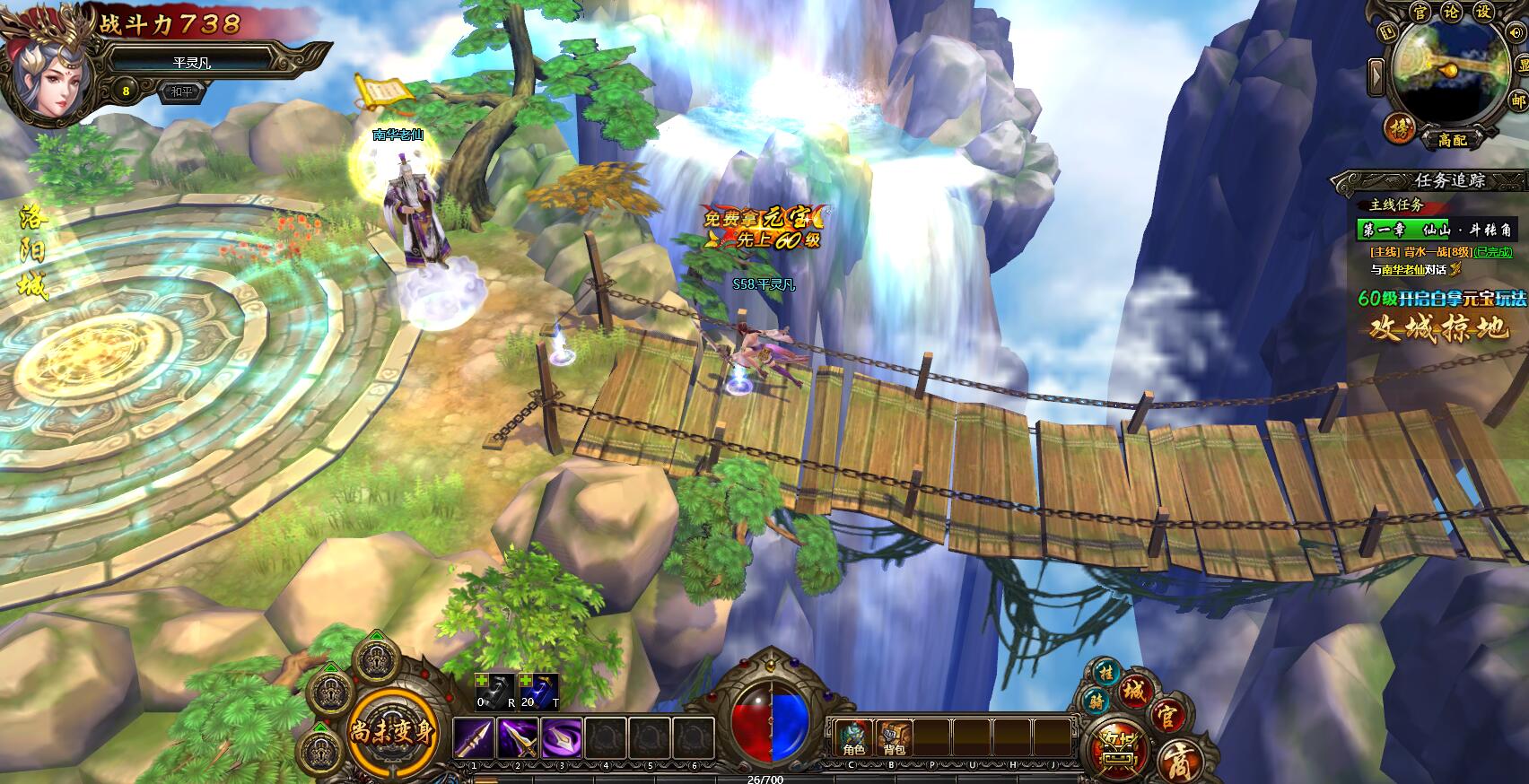
Task: Activate the spear thrust skill in slot 1
Action: 474,738
